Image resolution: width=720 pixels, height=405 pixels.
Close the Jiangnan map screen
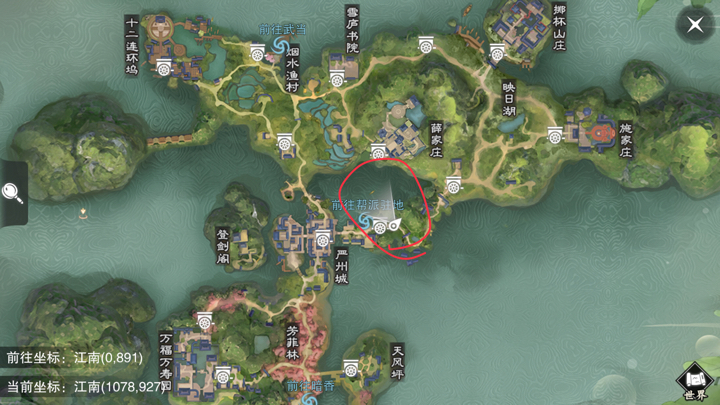pyautogui.click(x=694, y=26)
